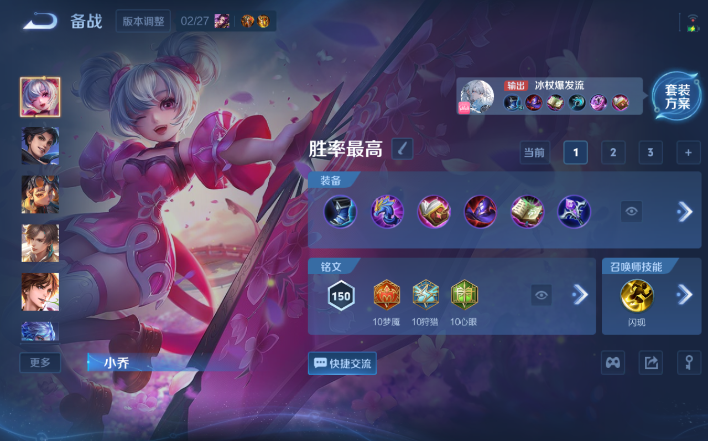
Task: Expand the 装备 equipment panel arrow
Action: click(x=685, y=211)
